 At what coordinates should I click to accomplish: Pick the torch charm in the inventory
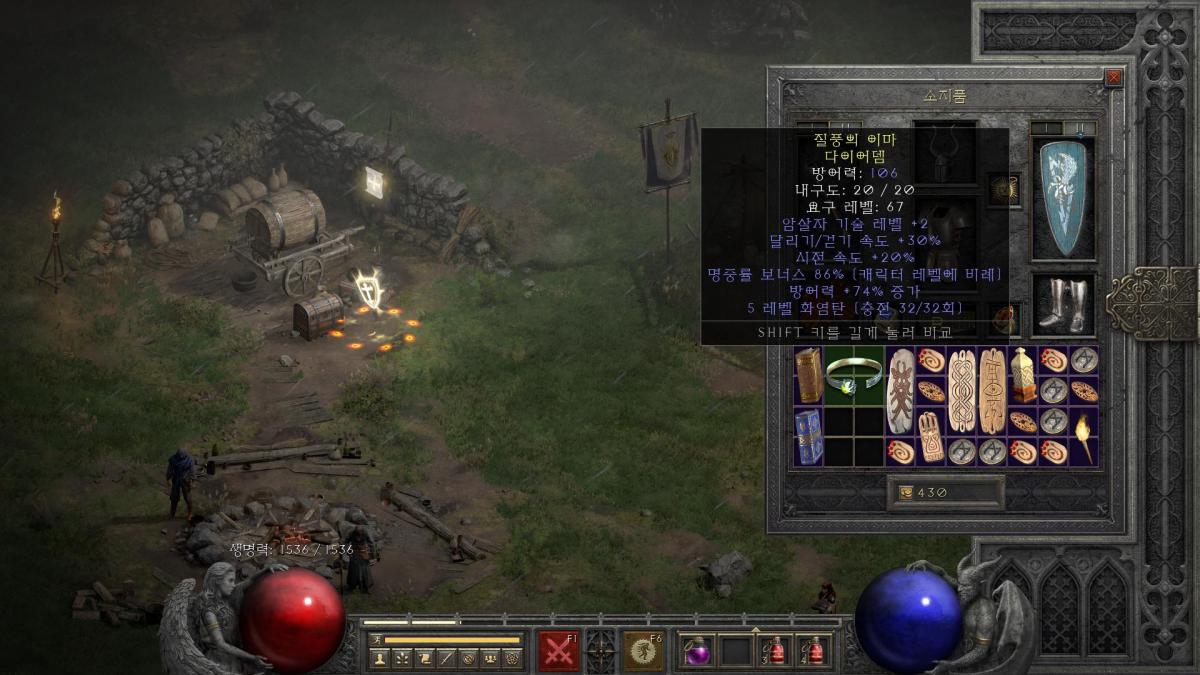pos(1084,437)
